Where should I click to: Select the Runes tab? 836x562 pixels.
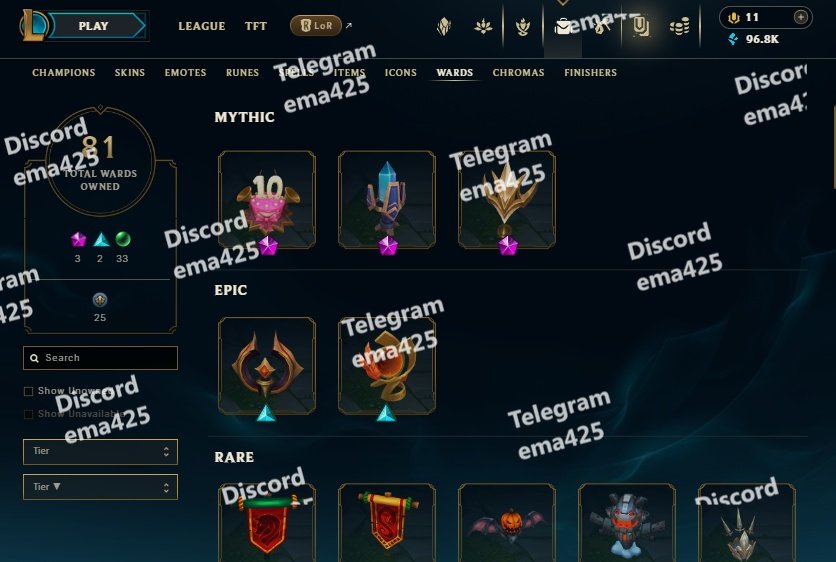242,73
